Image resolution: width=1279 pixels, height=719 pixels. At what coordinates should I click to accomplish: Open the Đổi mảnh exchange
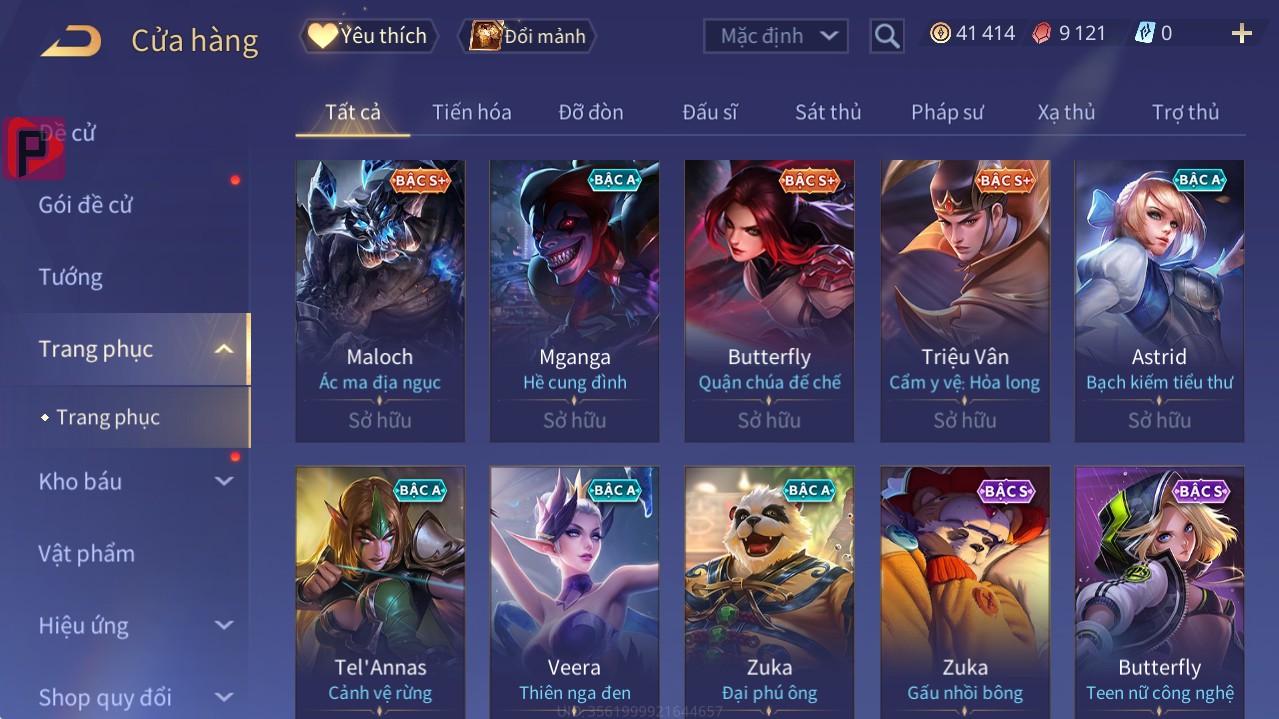tap(528, 36)
